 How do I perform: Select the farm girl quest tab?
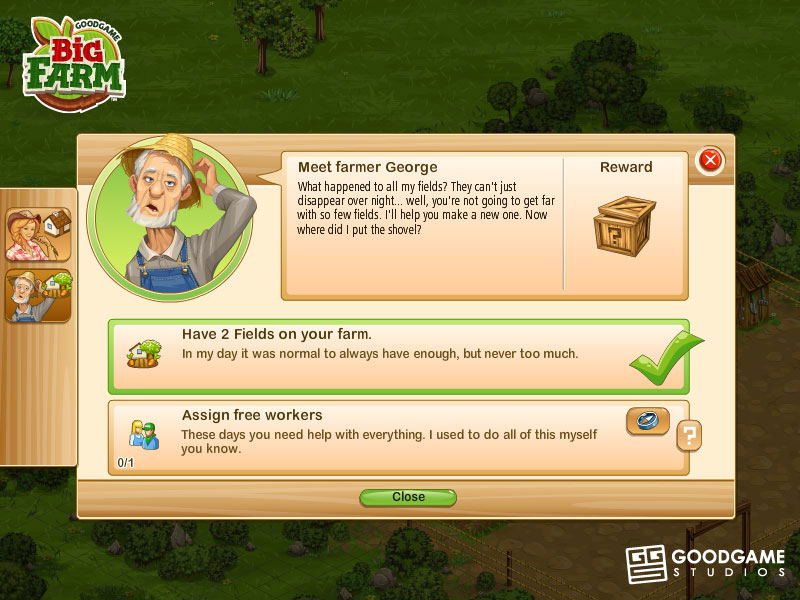[38, 234]
